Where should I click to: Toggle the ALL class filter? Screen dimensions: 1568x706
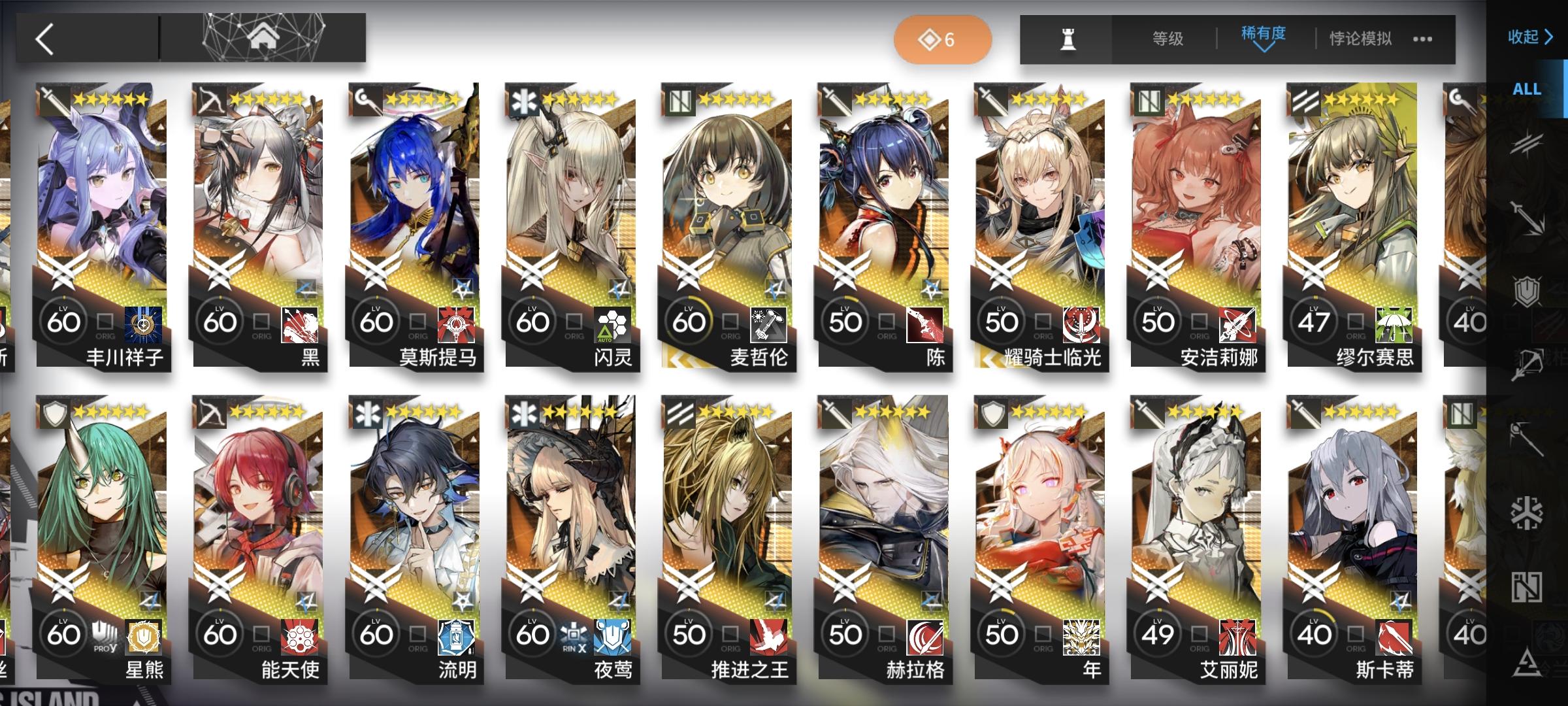(1527, 90)
